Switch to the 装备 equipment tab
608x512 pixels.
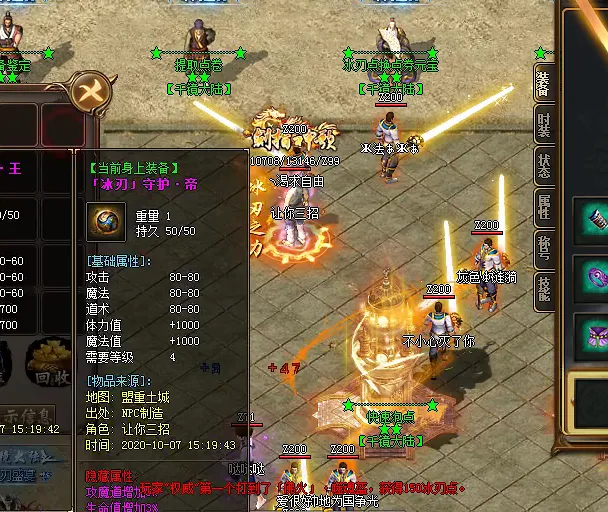(543, 84)
